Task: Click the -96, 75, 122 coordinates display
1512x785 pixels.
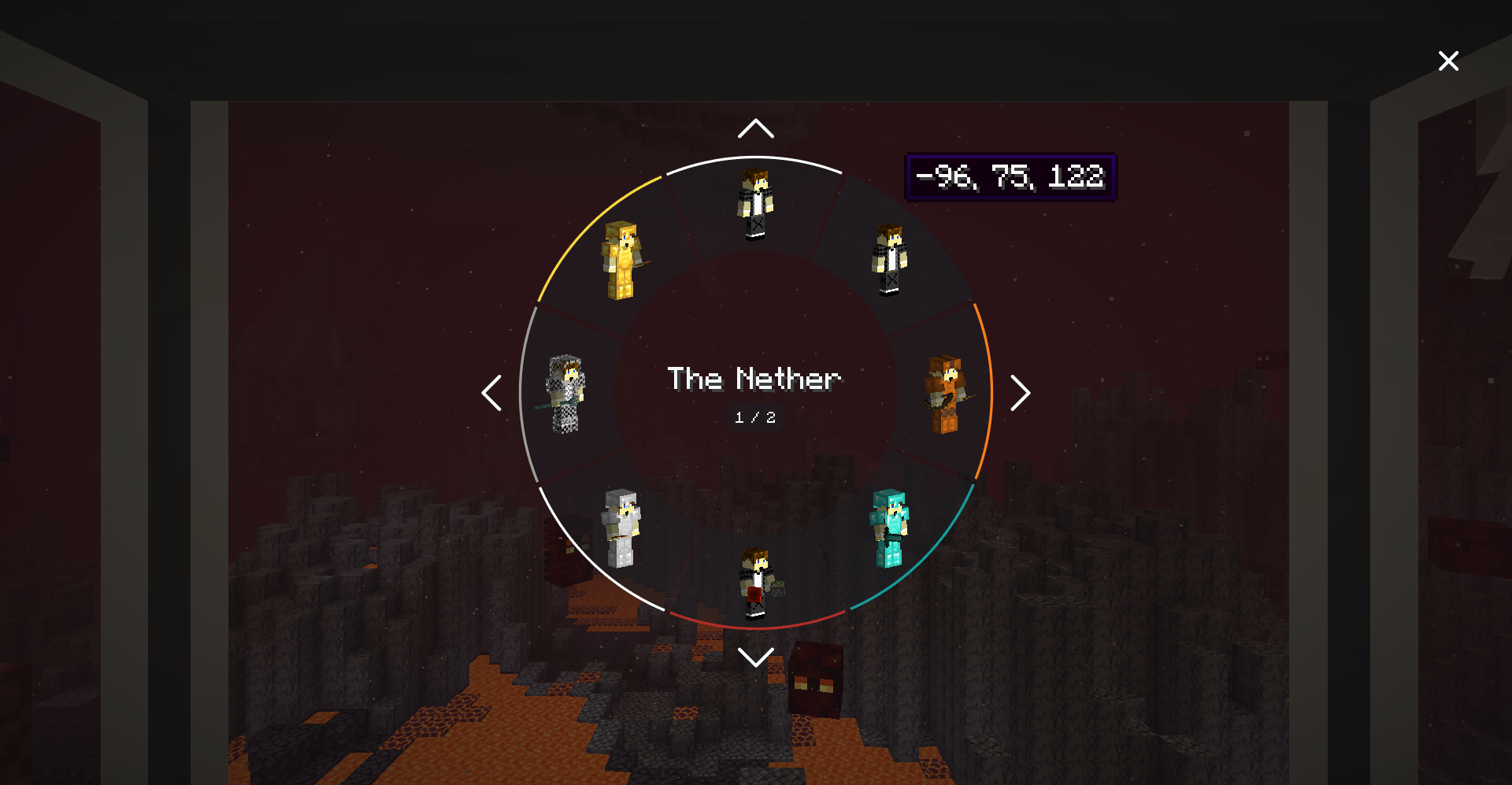Action: click(1010, 176)
